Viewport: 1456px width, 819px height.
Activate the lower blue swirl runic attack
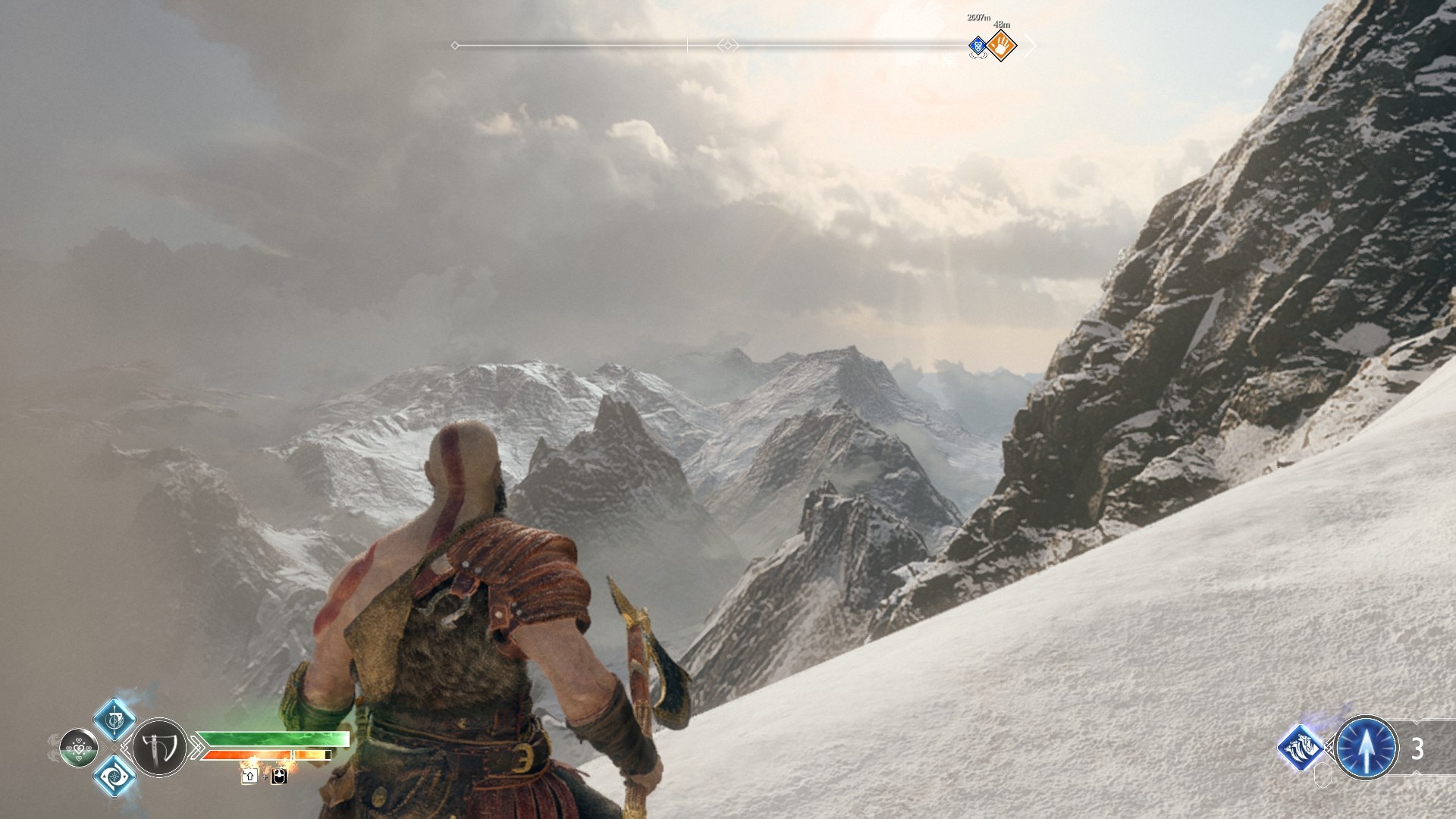click(115, 776)
